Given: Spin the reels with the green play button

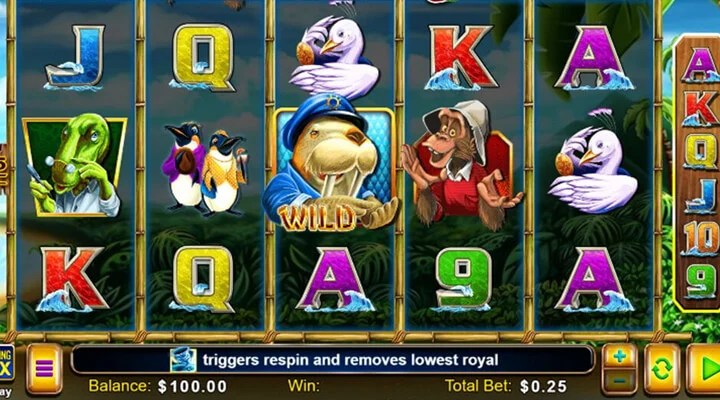Looking at the screenshot, I should (x=704, y=369).
